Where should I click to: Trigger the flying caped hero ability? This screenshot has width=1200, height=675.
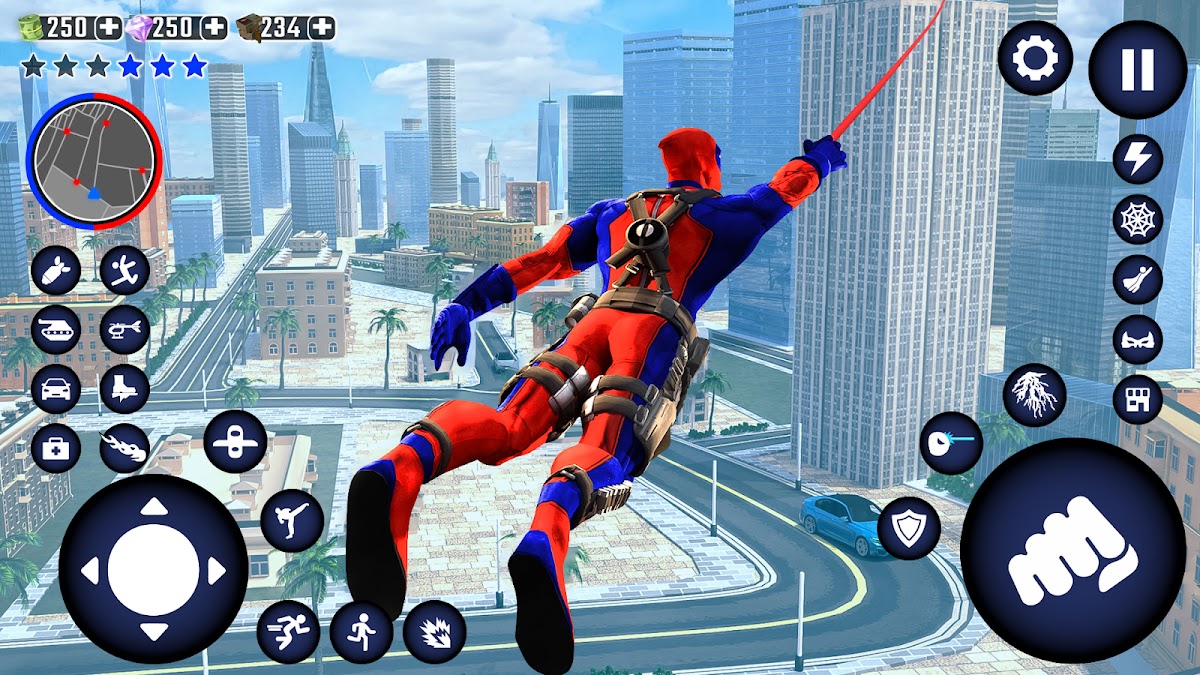point(1138,280)
